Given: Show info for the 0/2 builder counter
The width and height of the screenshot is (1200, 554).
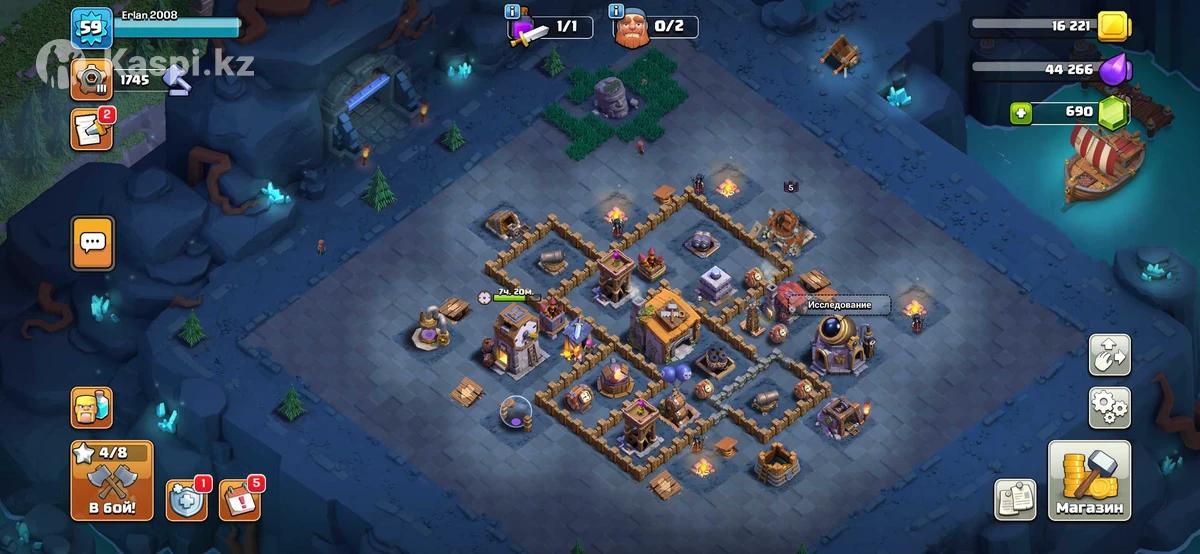Looking at the screenshot, I should point(614,12).
